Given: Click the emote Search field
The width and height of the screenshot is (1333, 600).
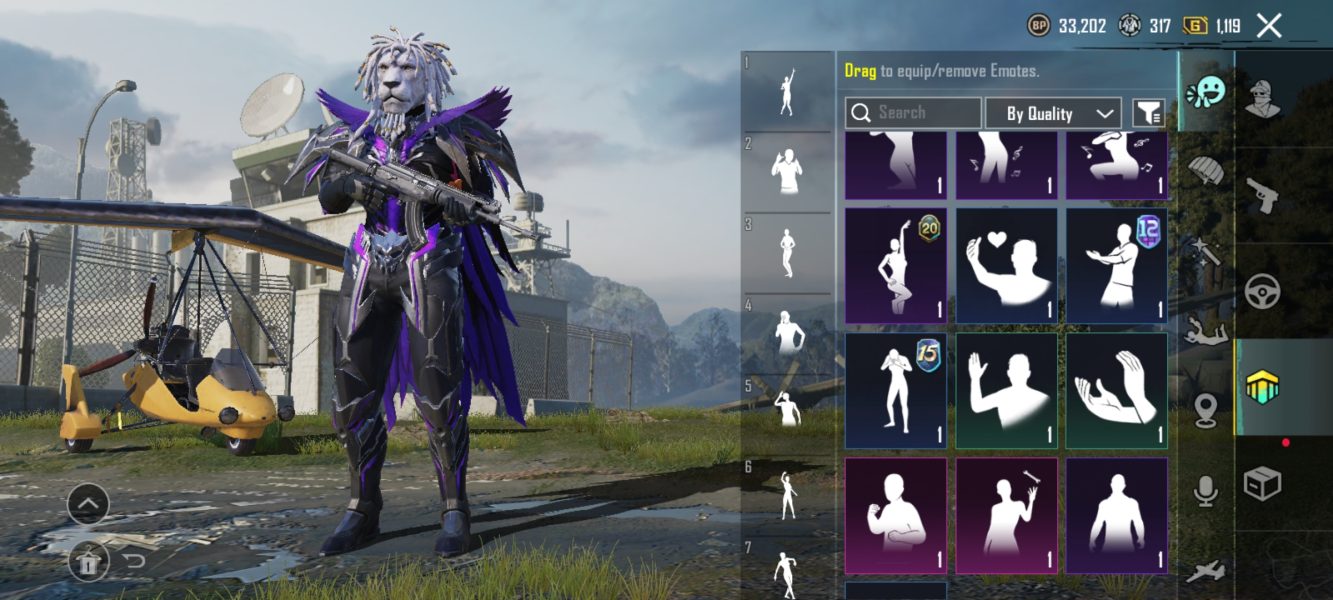Looking at the screenshot, I should 913,113.
